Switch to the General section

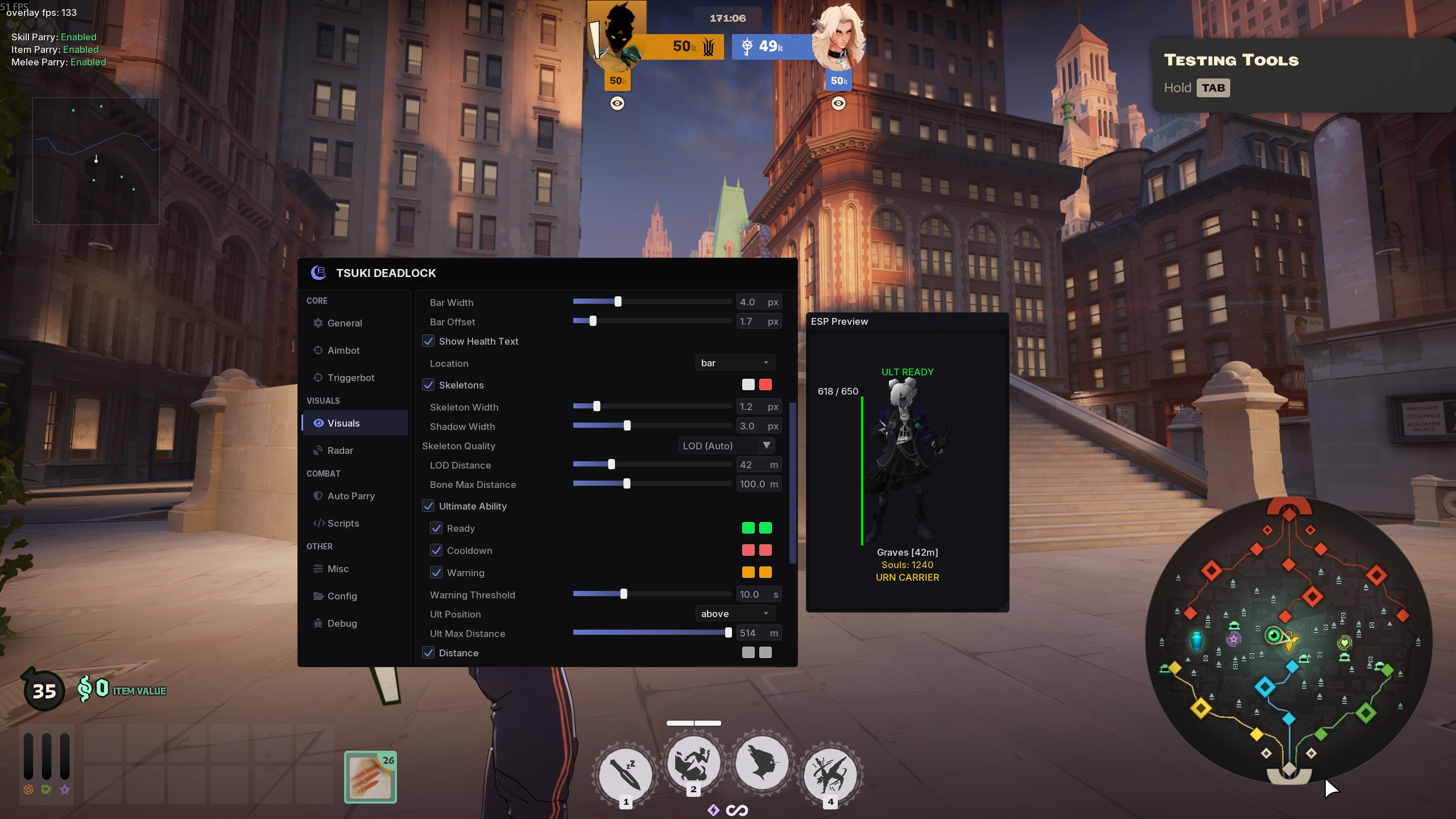pyautogui.click(x=345, y=322)
